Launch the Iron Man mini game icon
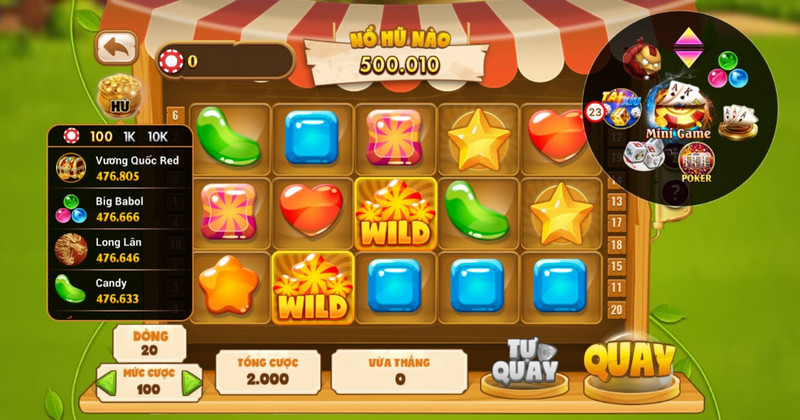 click(639, 59)
